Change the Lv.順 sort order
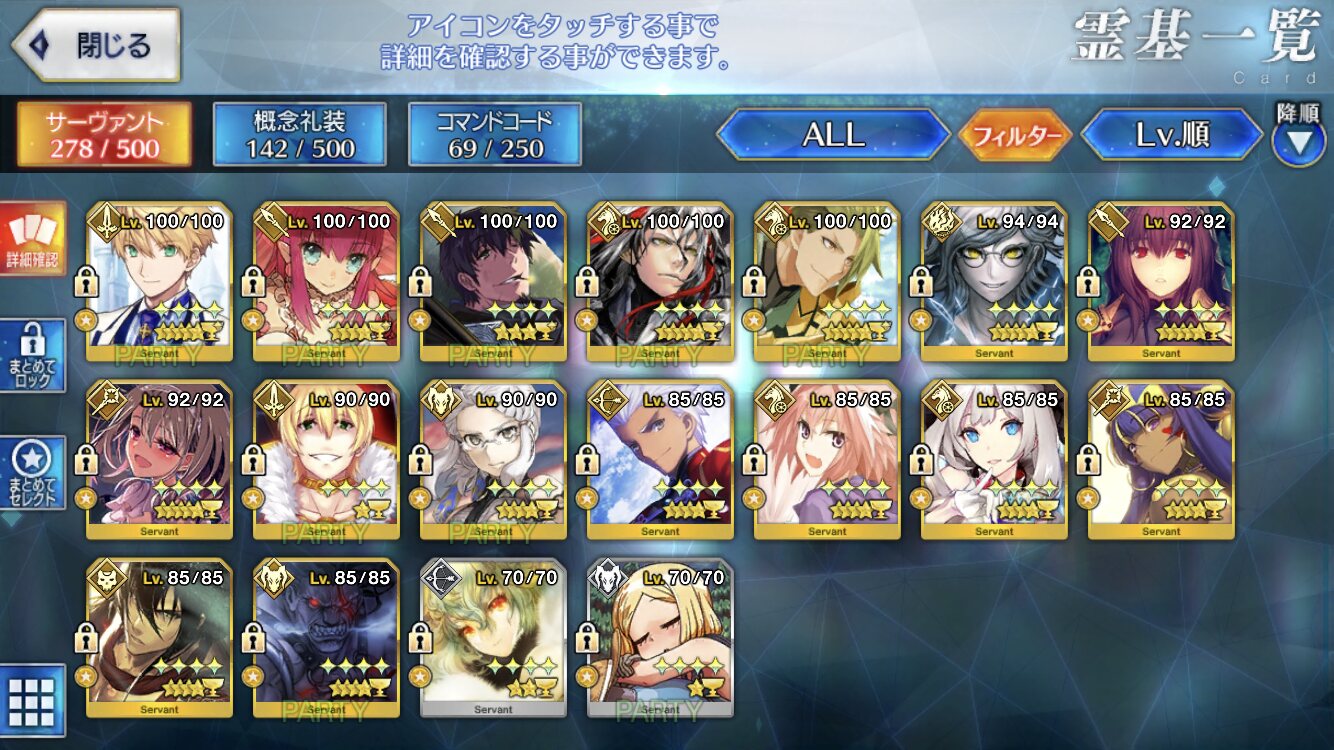 pos(1172,135)
